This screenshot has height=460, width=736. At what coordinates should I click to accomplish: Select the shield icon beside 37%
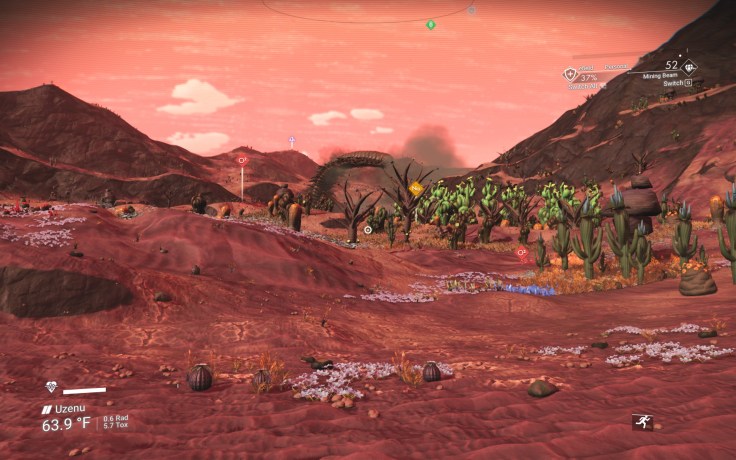coord(570,73)
